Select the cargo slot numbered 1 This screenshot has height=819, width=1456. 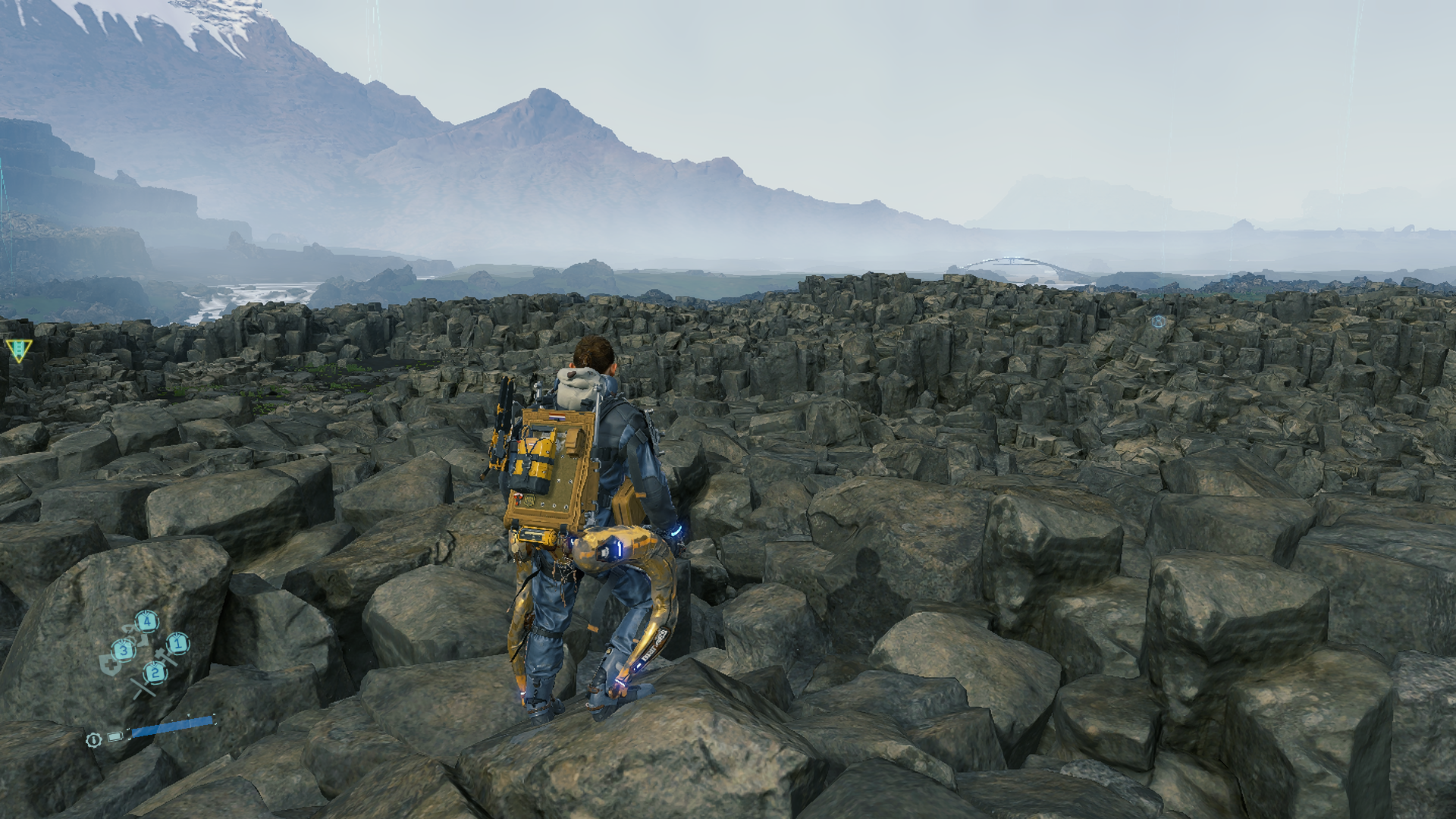(x=177, y=644)
